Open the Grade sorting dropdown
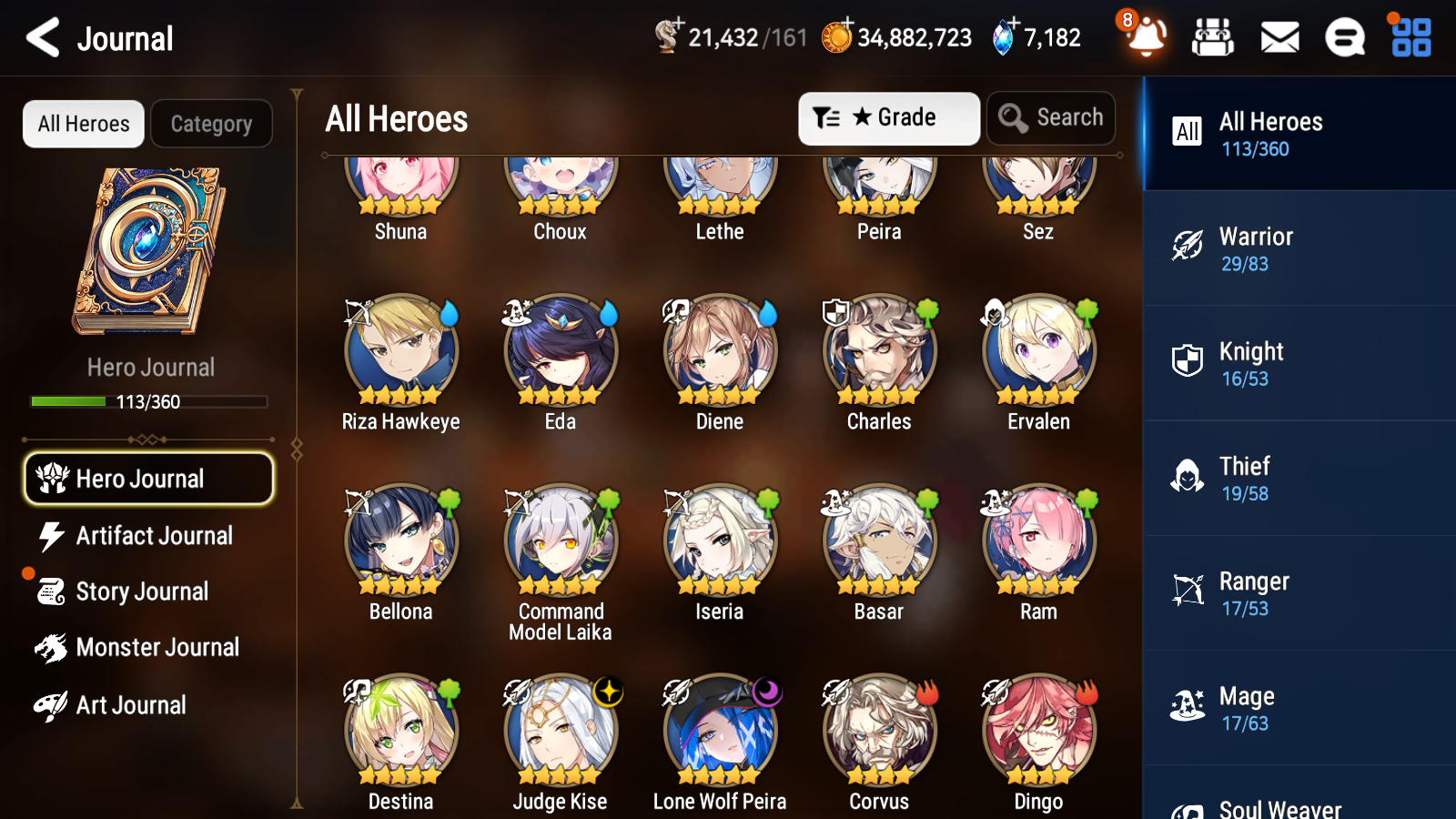 tap(888, 117)
